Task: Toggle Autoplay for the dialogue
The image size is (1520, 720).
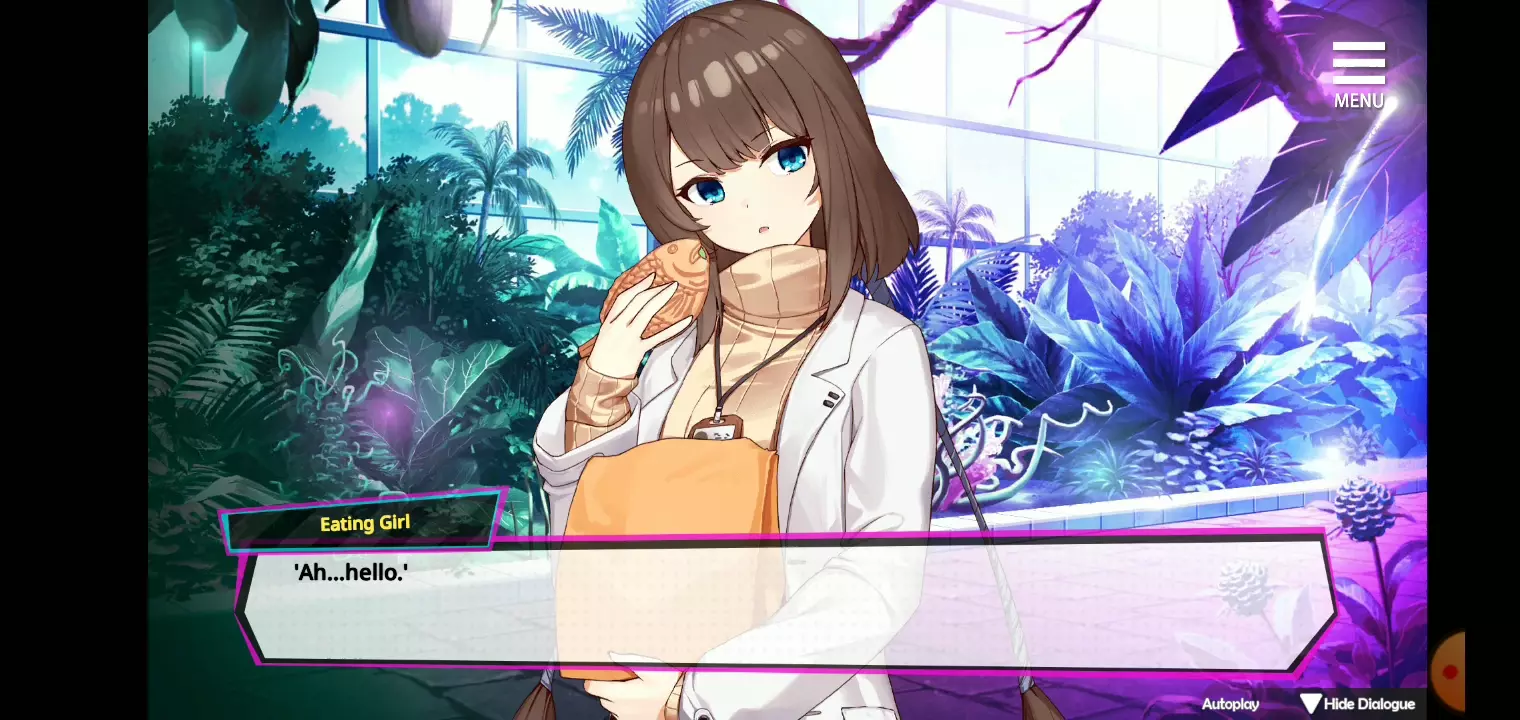Action: [1230, 704]
